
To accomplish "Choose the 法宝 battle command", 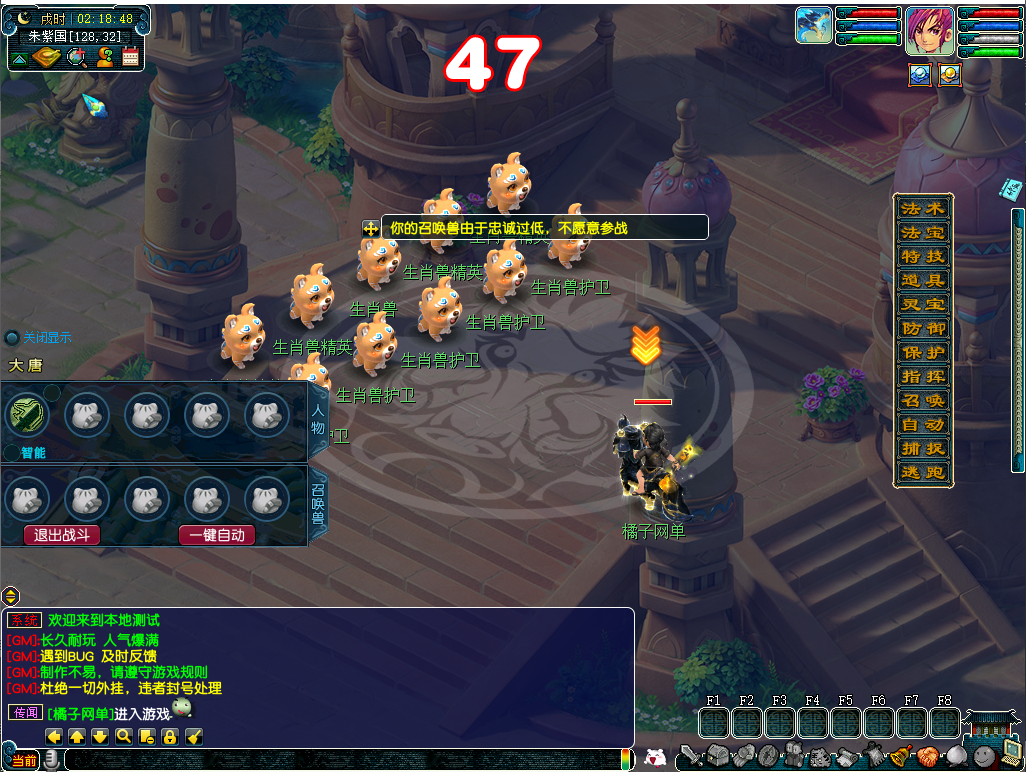I will (x=922, y=233).
